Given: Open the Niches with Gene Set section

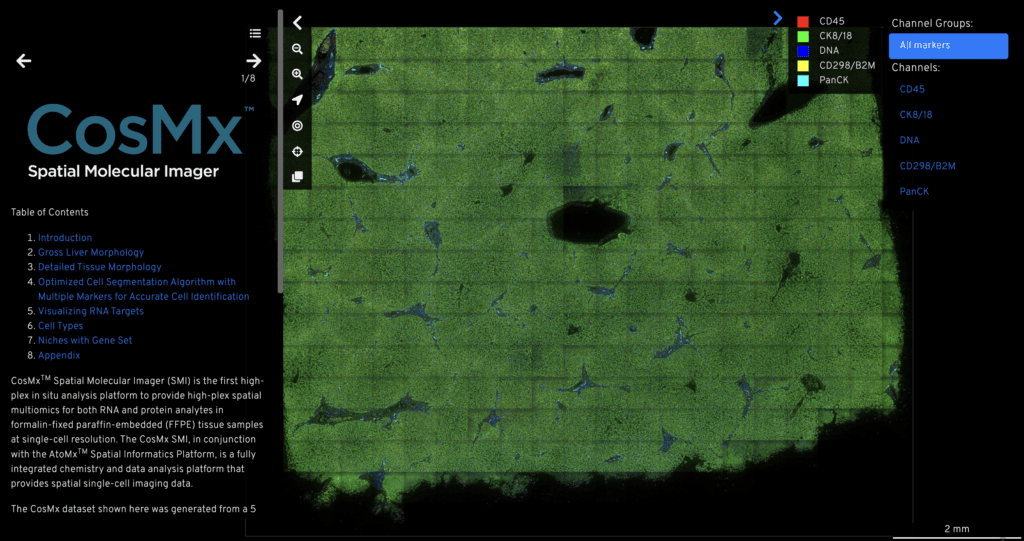Looking at the screenshot, I should tap(85, 340).
